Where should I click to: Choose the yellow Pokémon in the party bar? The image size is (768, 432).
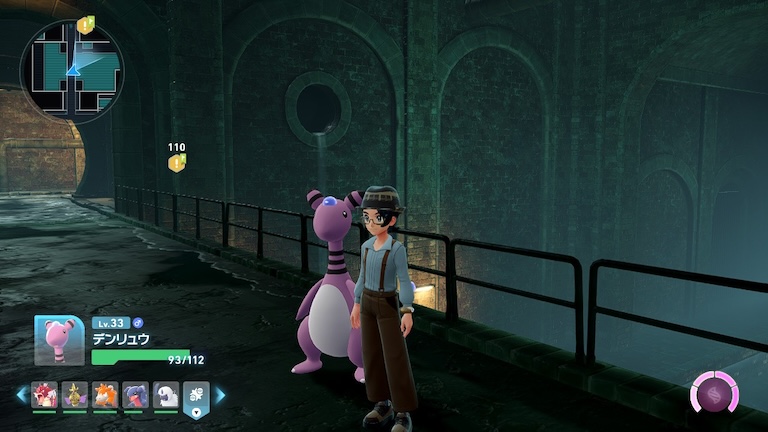point(75,396)
